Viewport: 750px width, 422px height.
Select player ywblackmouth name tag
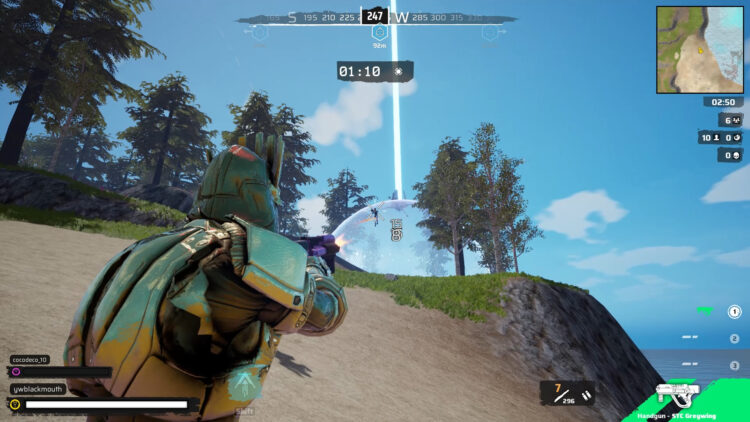tap(39, 388)
